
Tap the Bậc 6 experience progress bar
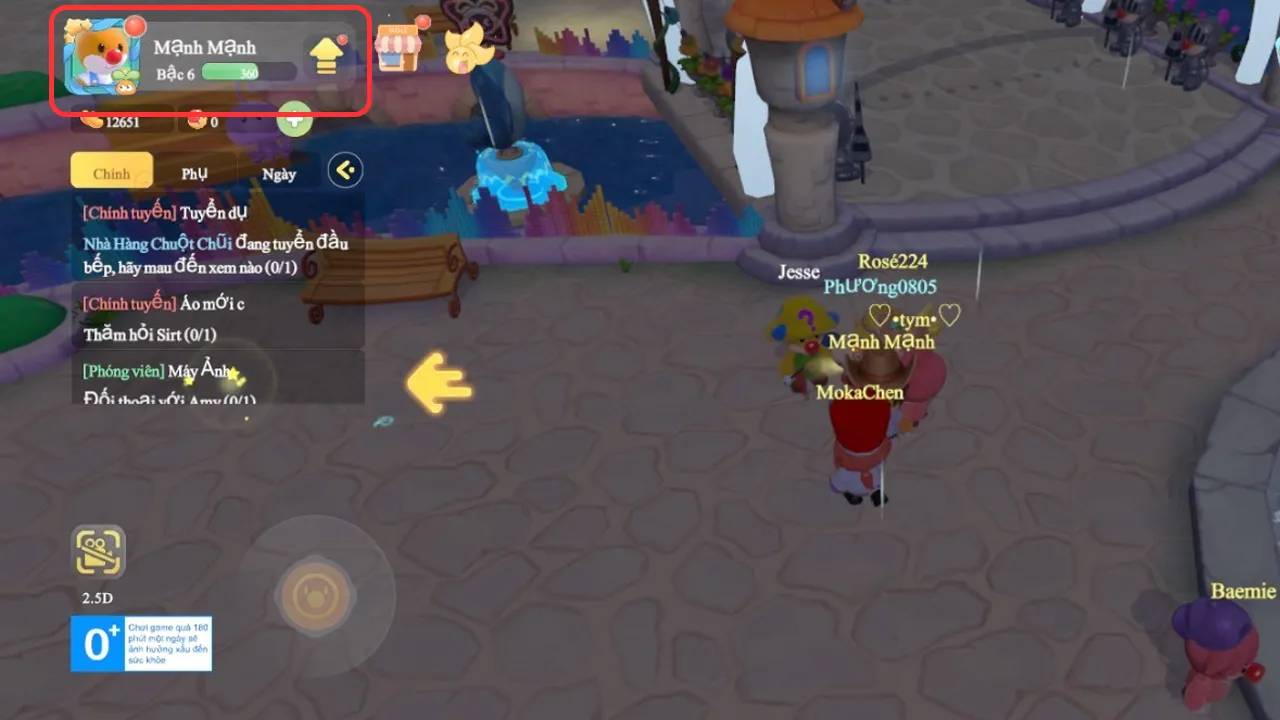coord(244,72)
